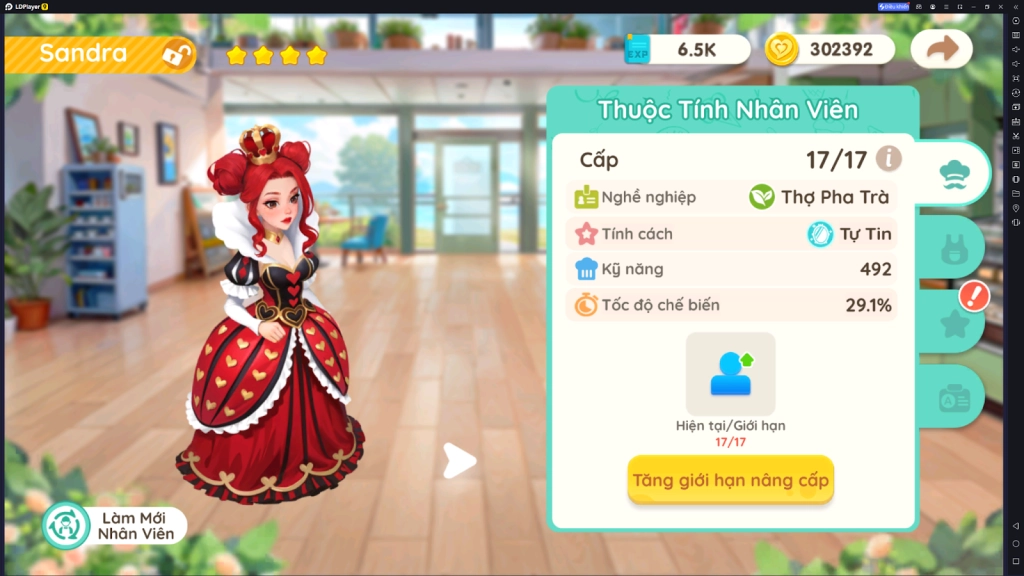Toggle the padlock next to Sandra's name
Viewport: 1024px width, 576px height.
(178, 54)
